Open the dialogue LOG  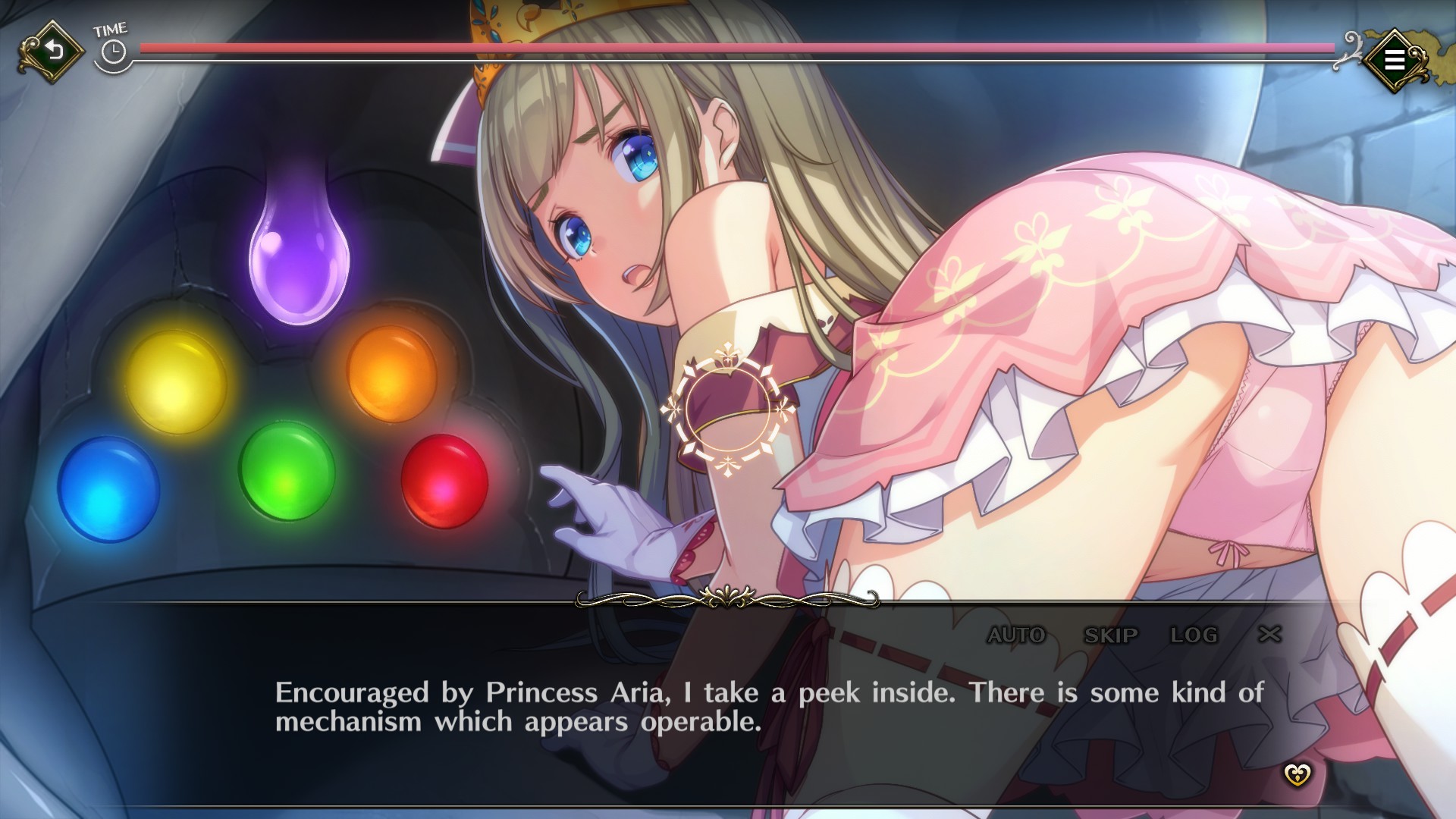click(1194, 635)
